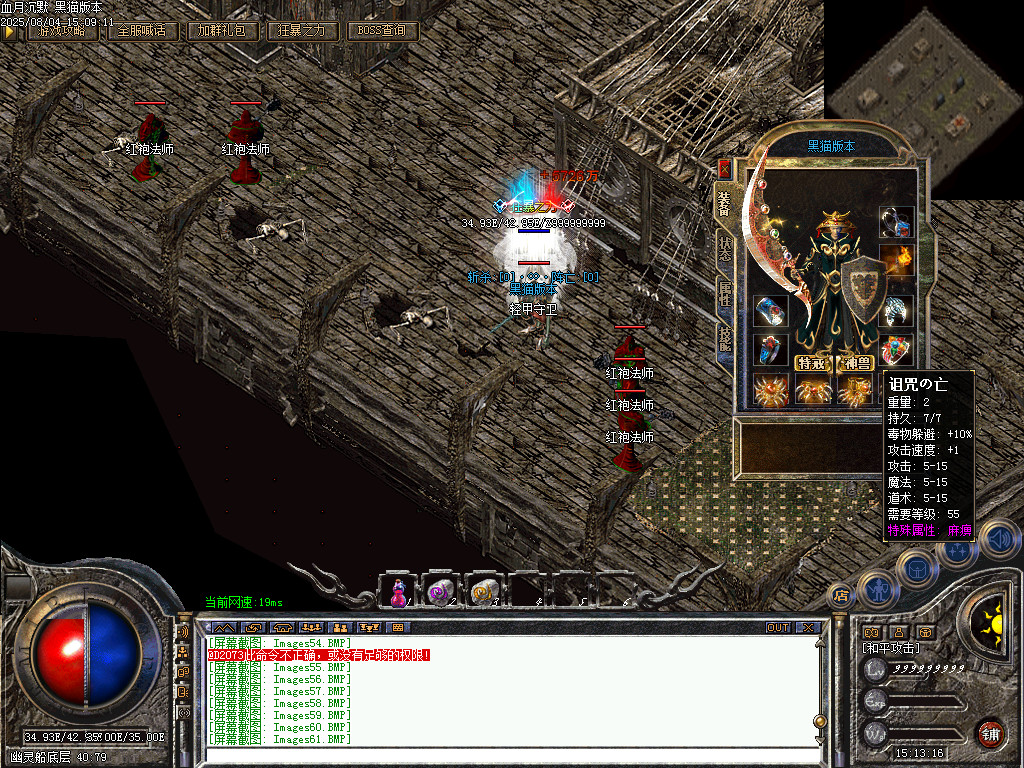The height and width of the screenshot is (768, 1024).
Task: Open the 加群礼包 gift pack button
Action: coord(221,31)
